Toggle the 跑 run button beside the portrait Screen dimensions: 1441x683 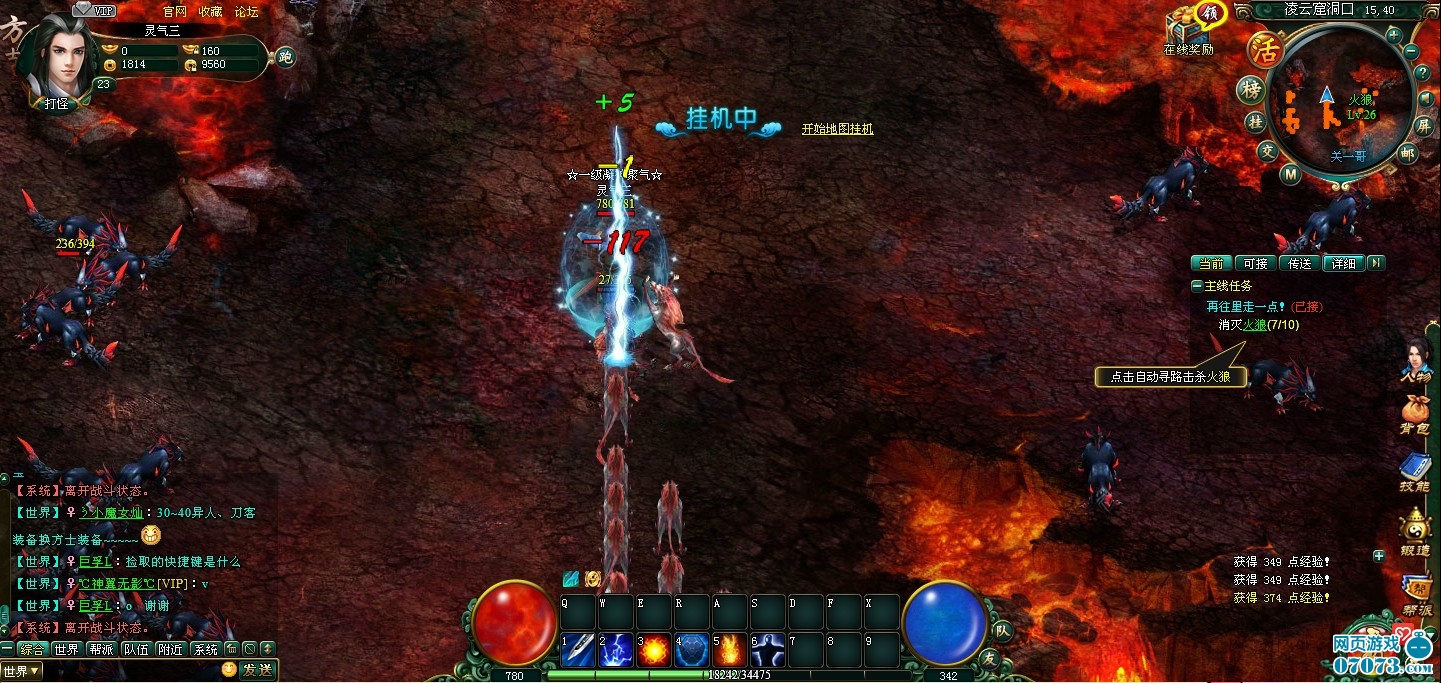(x=286, y=57)
